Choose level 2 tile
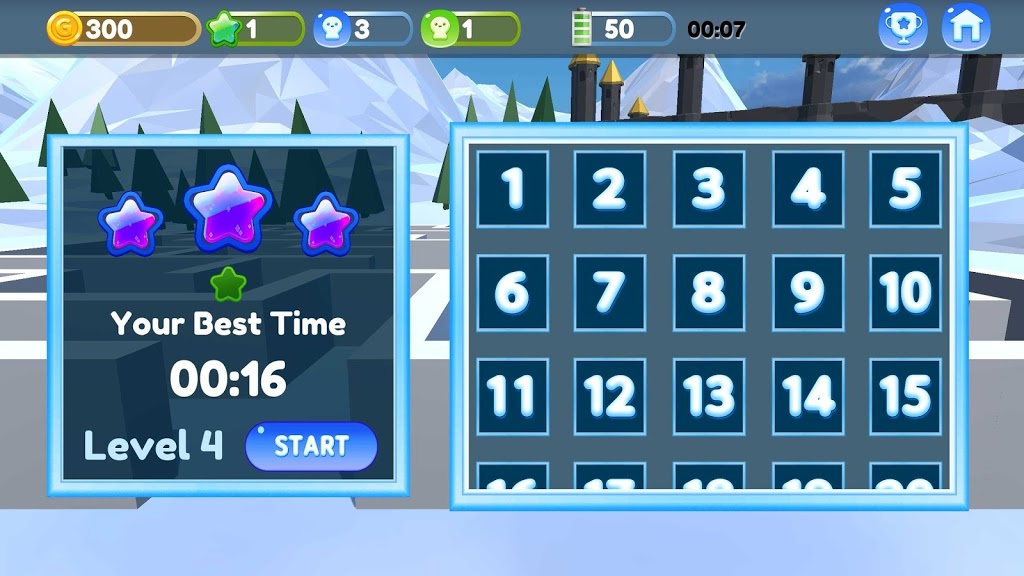Screen dimensions: 1024x576 (x=610, y=188)
